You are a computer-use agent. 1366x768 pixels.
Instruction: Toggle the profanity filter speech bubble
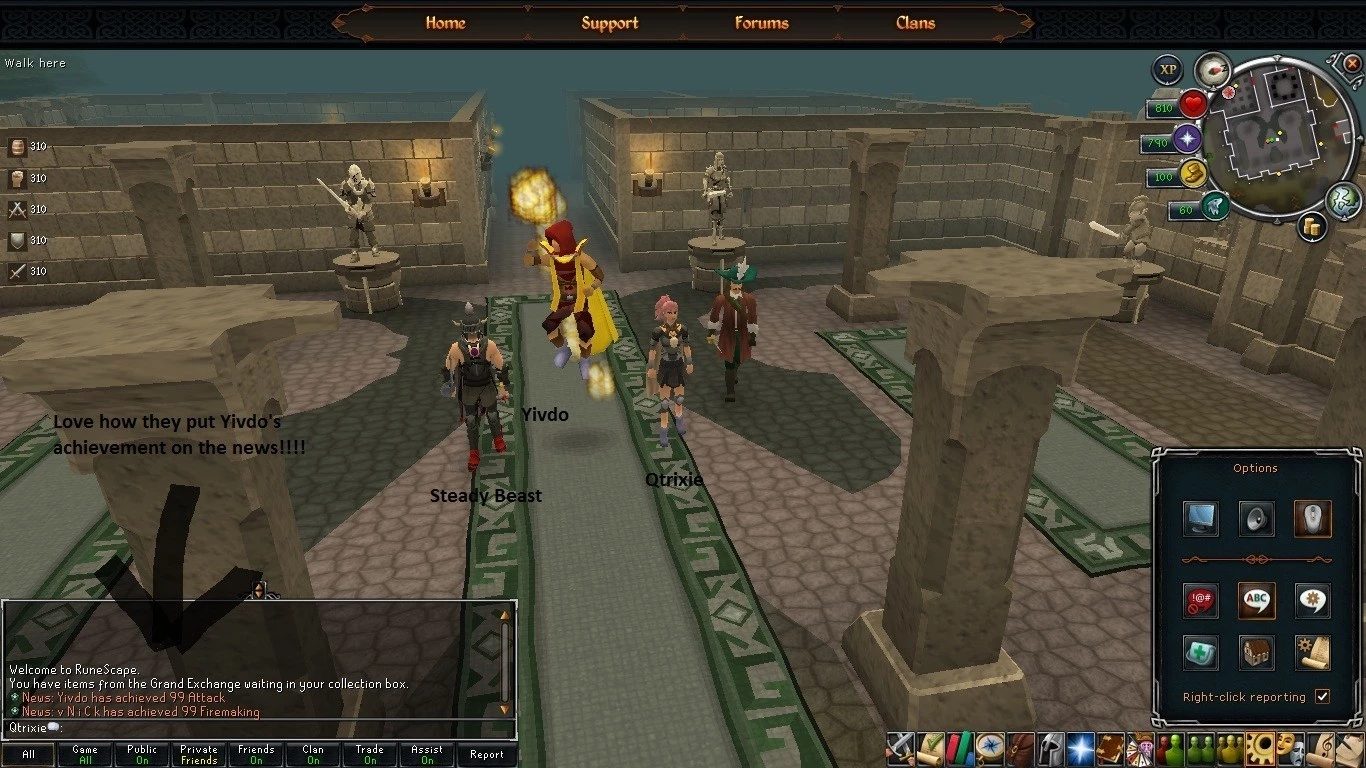[x=1199, y=600]
